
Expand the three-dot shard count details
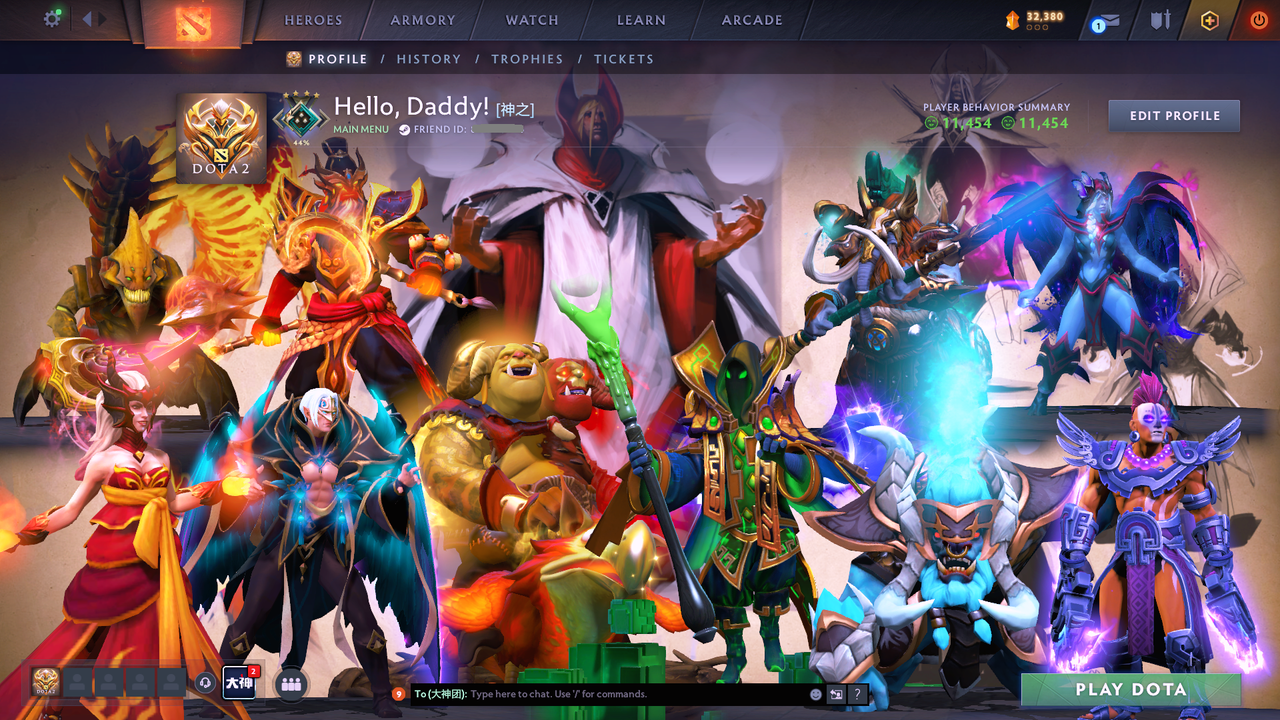(1038, 28)
